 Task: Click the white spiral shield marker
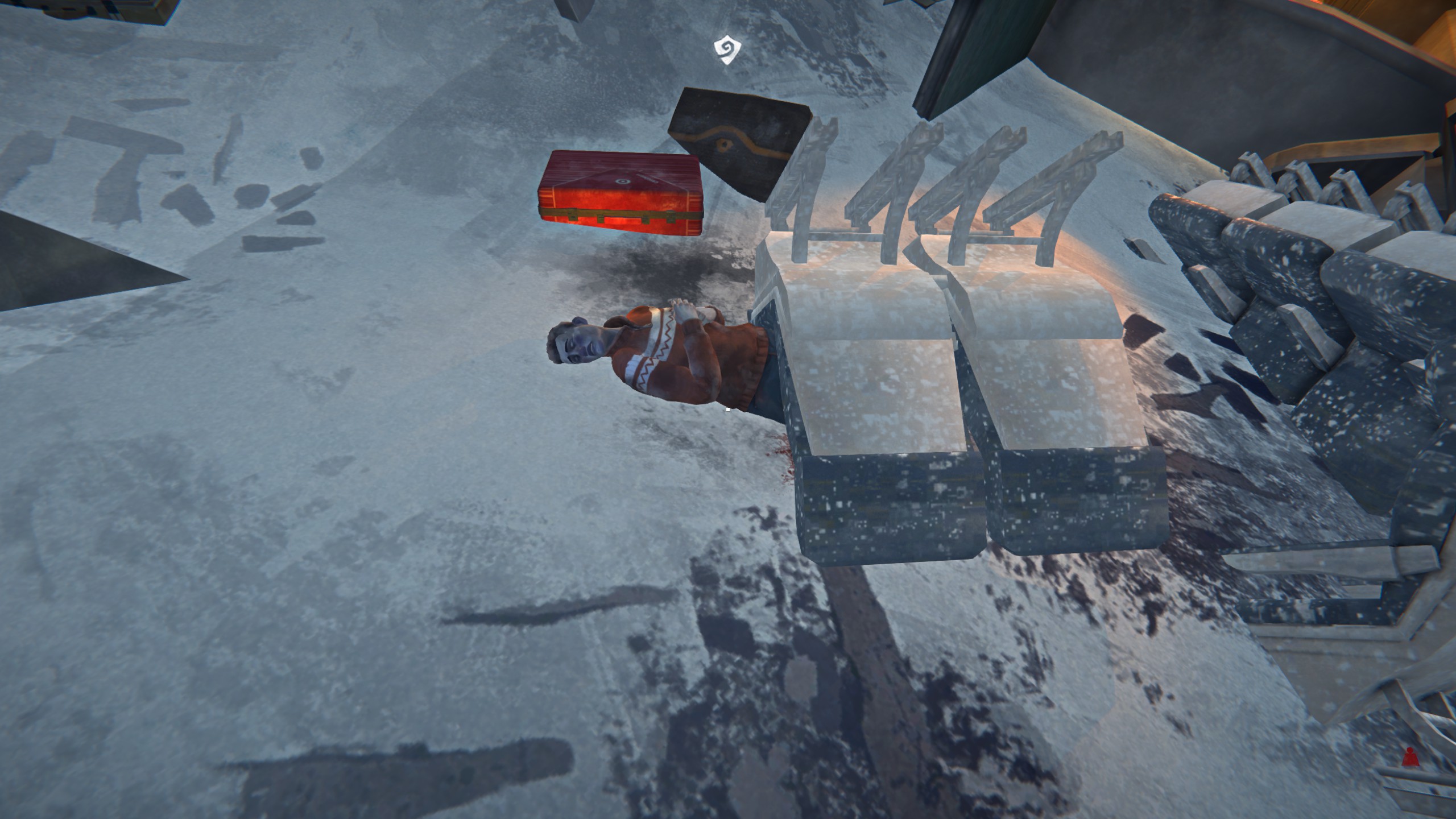(x=727, y=51)
